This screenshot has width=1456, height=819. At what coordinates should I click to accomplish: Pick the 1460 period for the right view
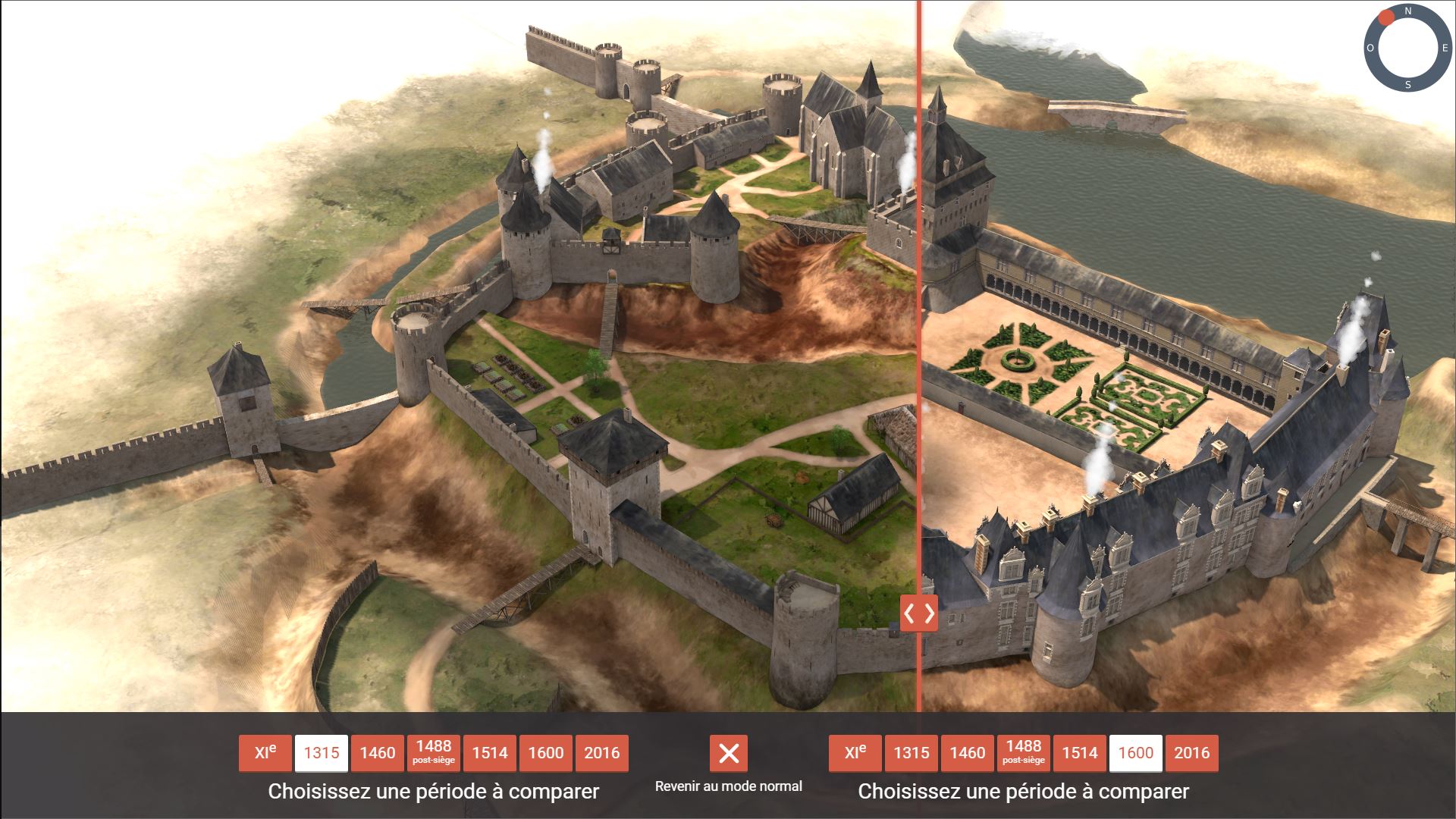pyautogui.click(x=968, y=753)
